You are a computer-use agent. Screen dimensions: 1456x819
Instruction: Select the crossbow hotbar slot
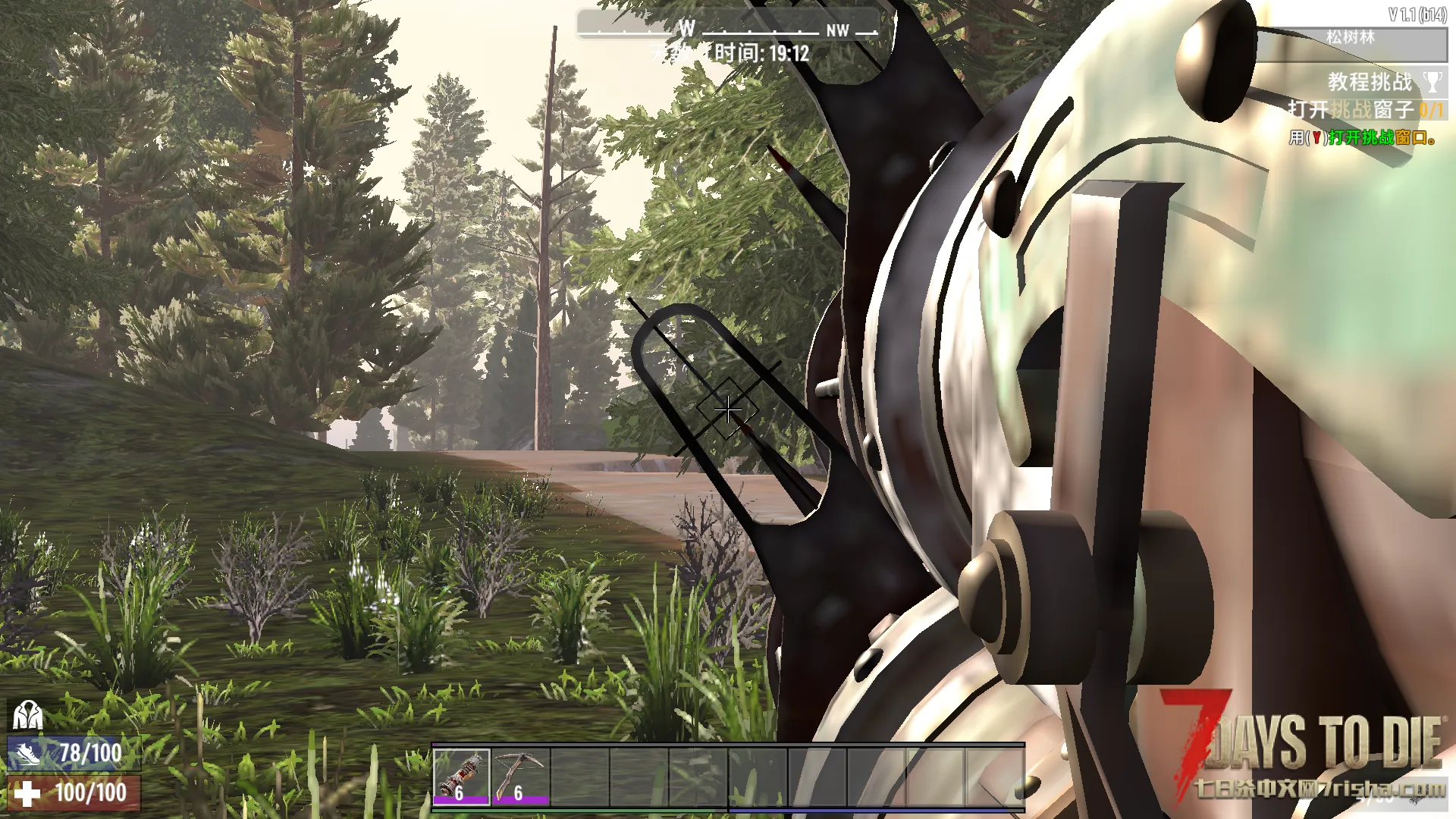[x=520, y=776]
